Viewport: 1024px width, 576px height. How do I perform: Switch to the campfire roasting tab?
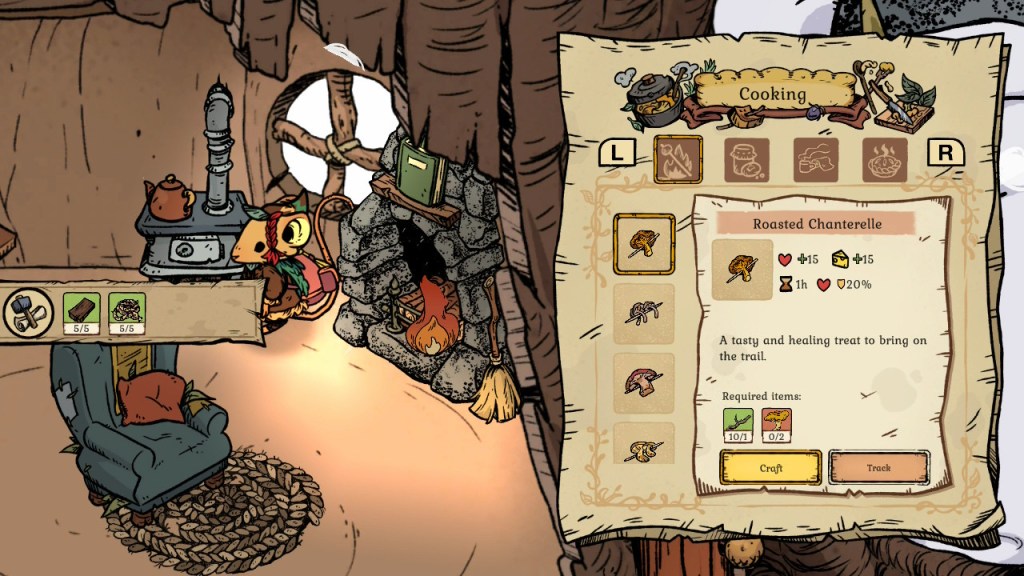pos(677,159)
